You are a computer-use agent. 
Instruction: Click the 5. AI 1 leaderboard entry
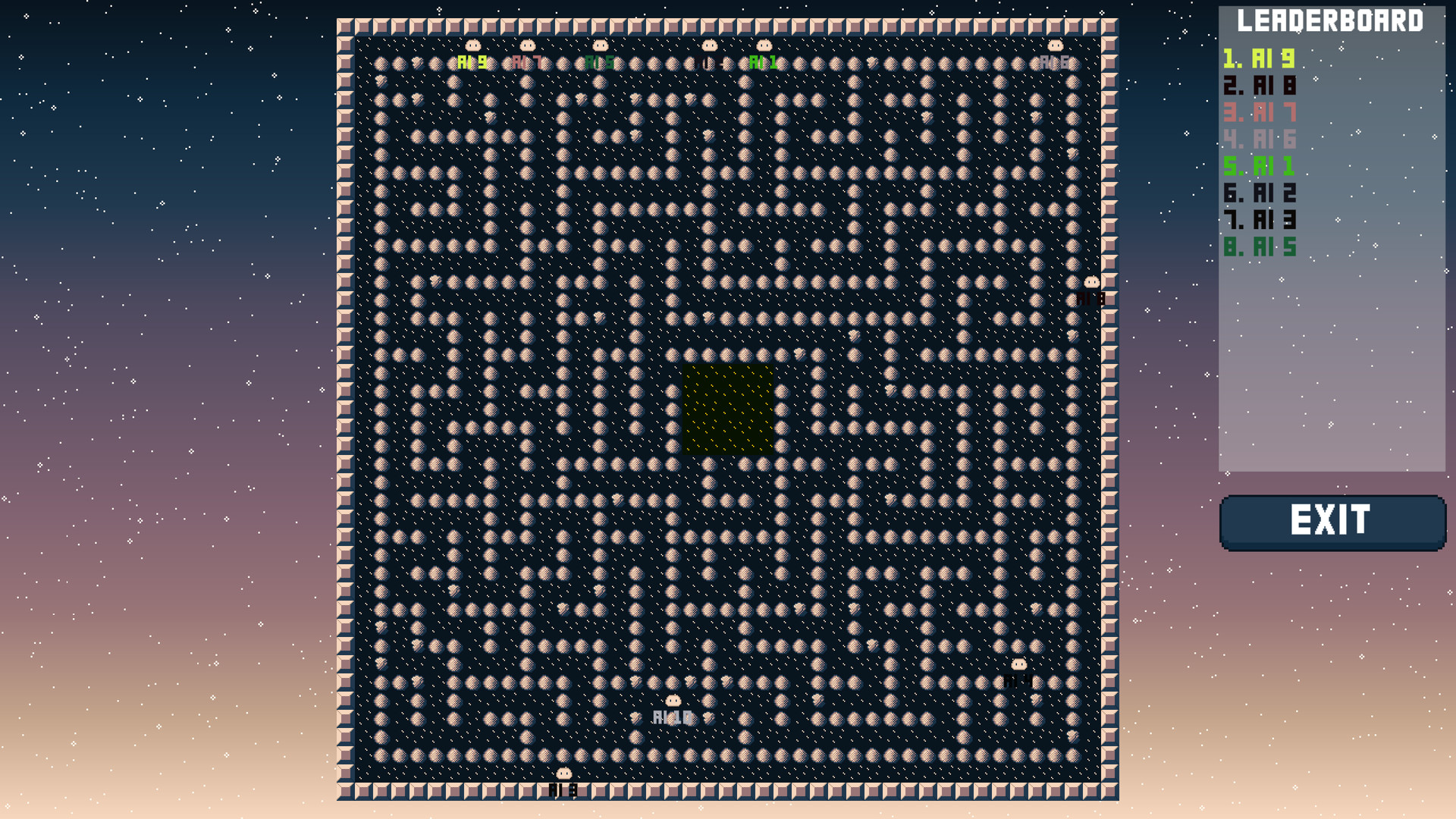pos(1259,167)
